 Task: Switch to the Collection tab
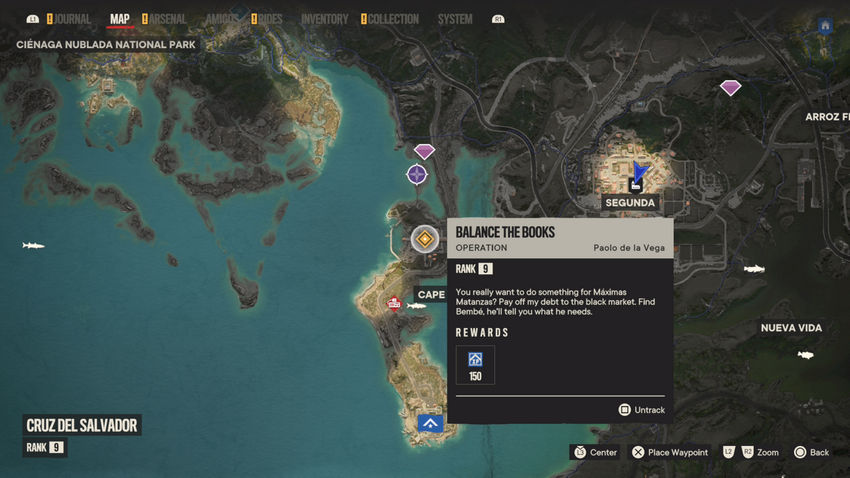392,19
